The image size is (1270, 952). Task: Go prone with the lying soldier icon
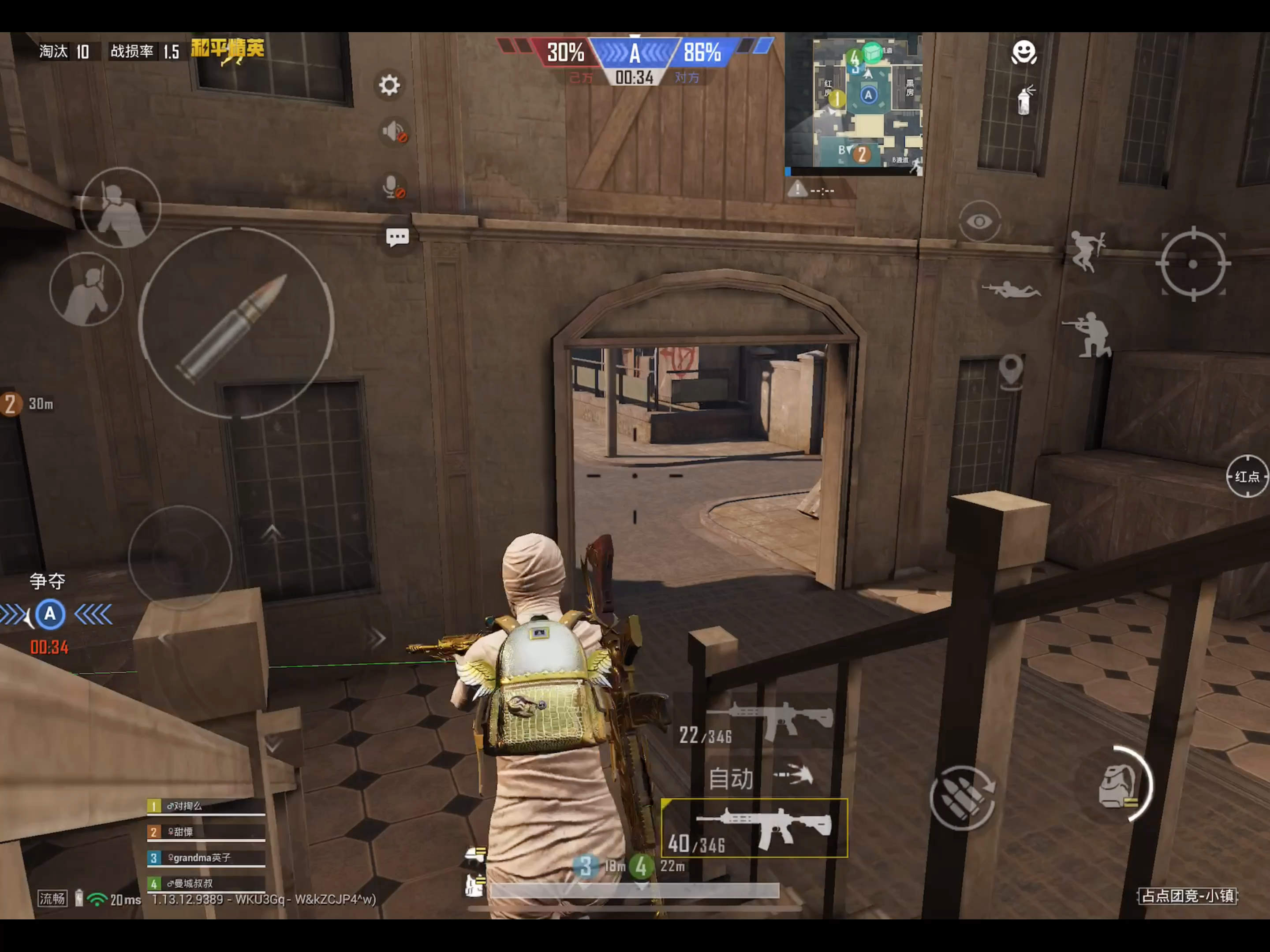point(1011,290)
